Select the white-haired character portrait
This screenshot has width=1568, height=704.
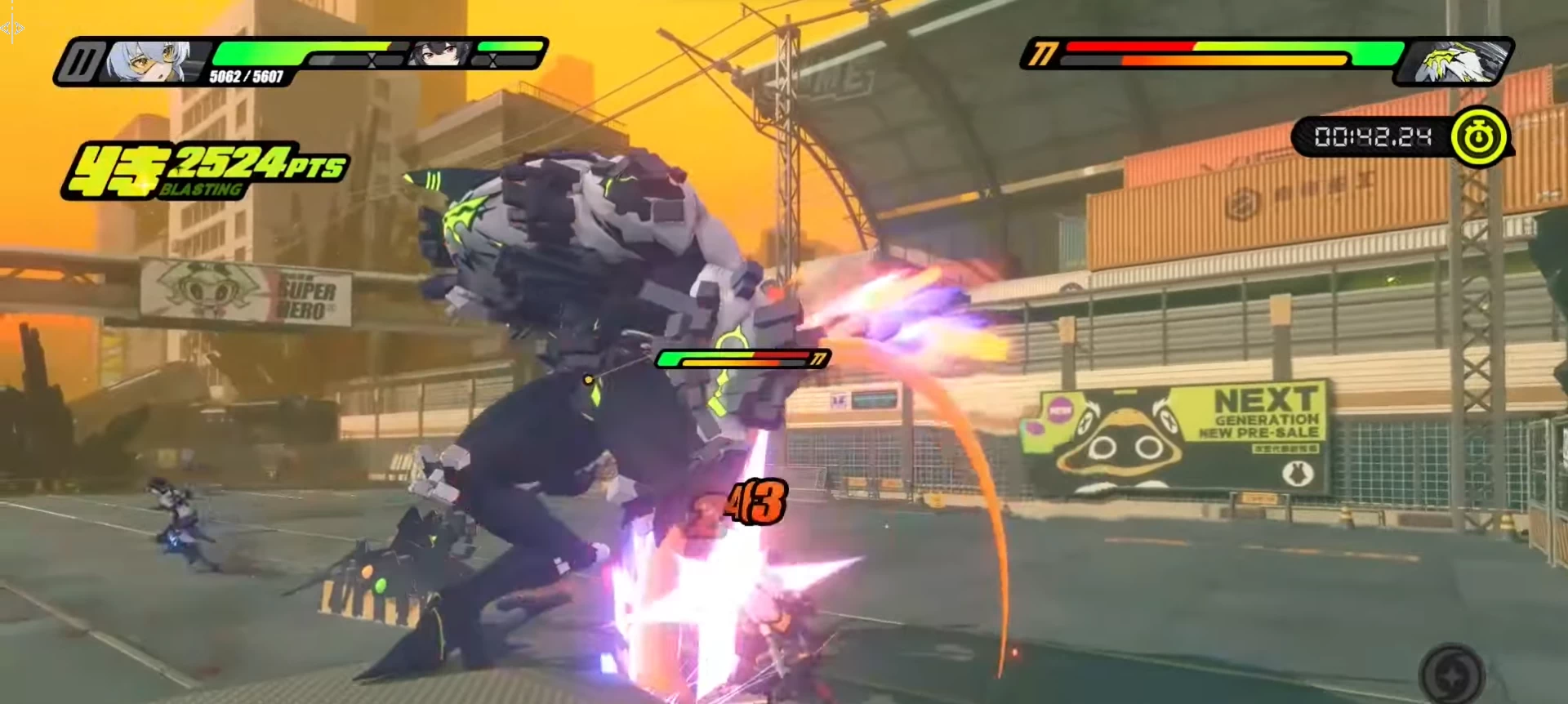pos(157,61)
